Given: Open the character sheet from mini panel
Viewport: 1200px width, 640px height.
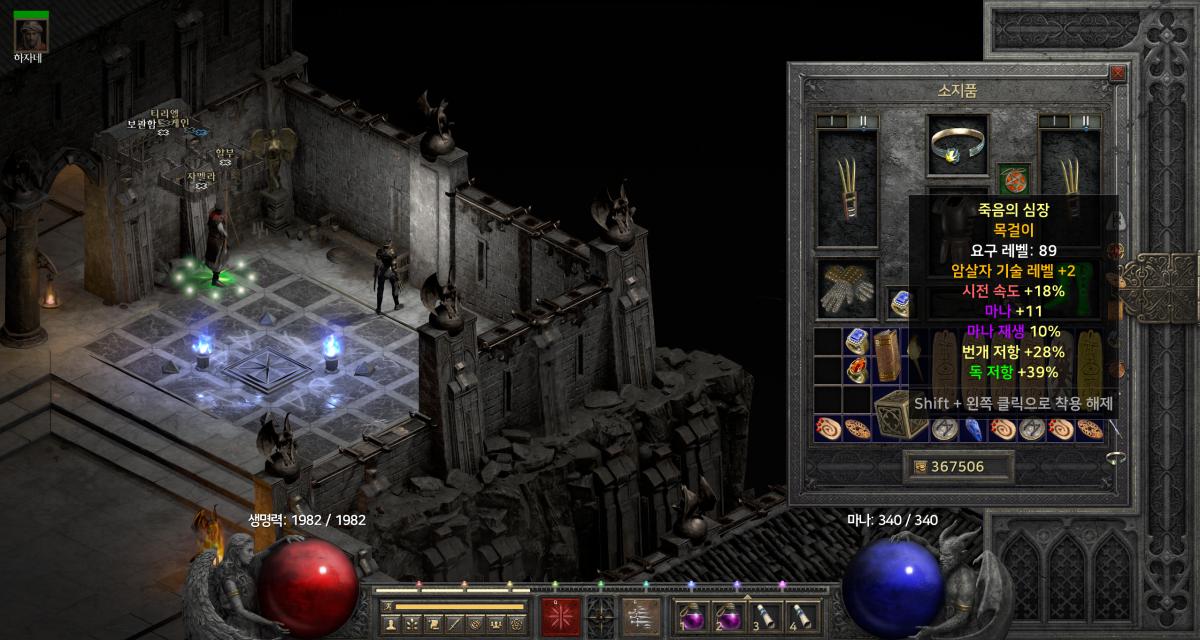Looking at the screenshot, I should pos(390,624).
